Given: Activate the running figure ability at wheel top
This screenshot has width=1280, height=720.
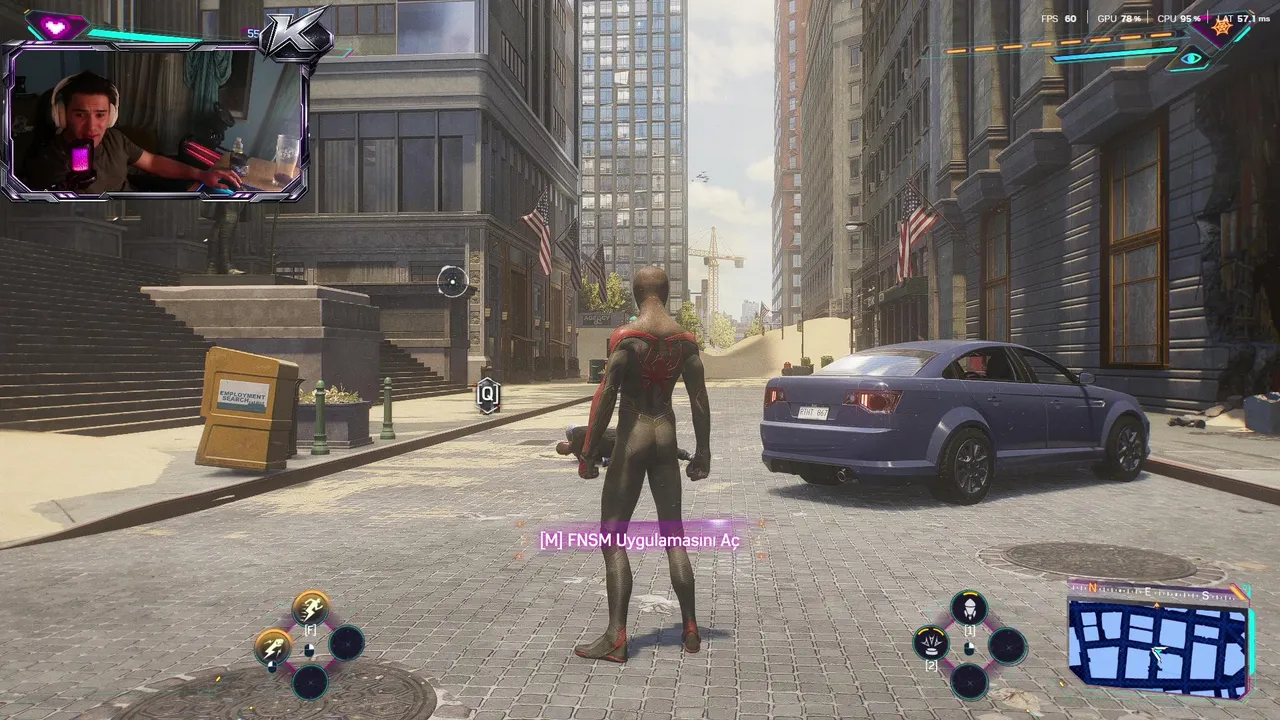Looking at the screenshot, I should point(311,607).
